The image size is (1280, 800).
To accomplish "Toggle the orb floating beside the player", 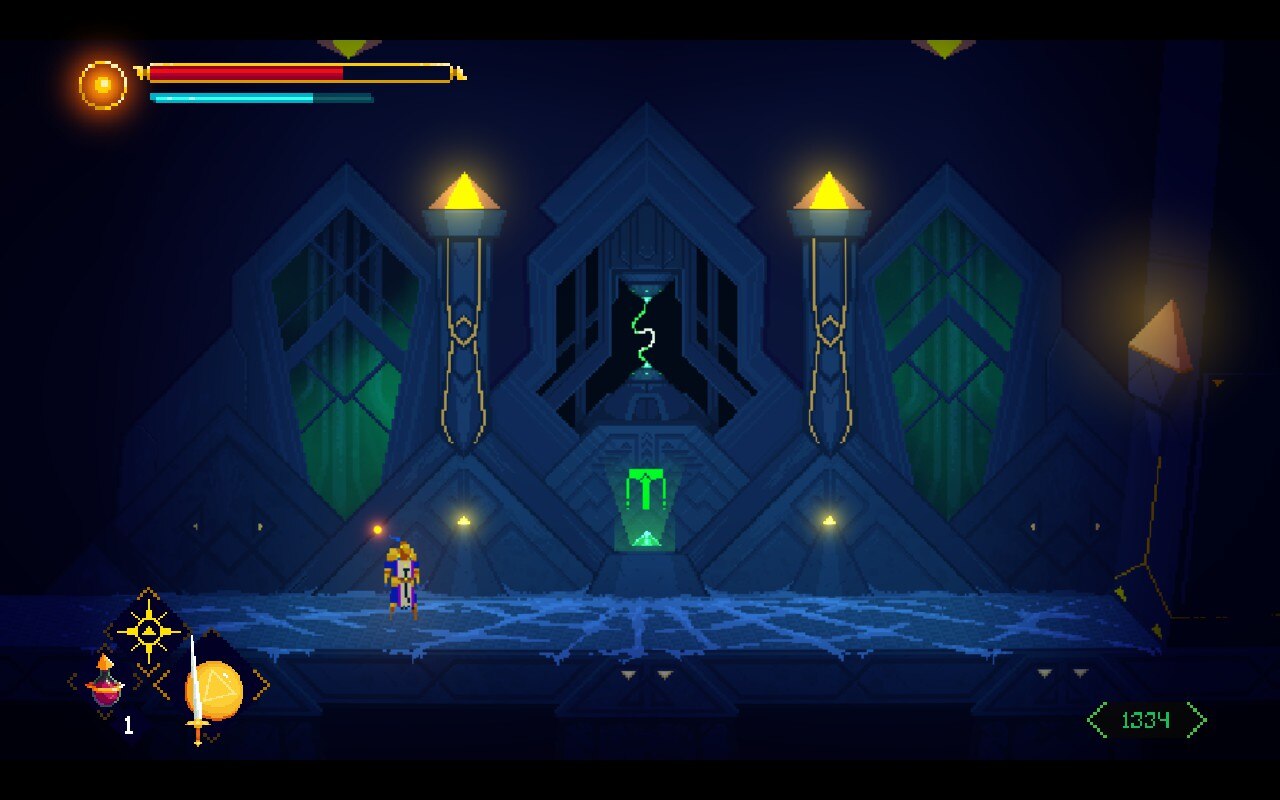I will (376, 531).
